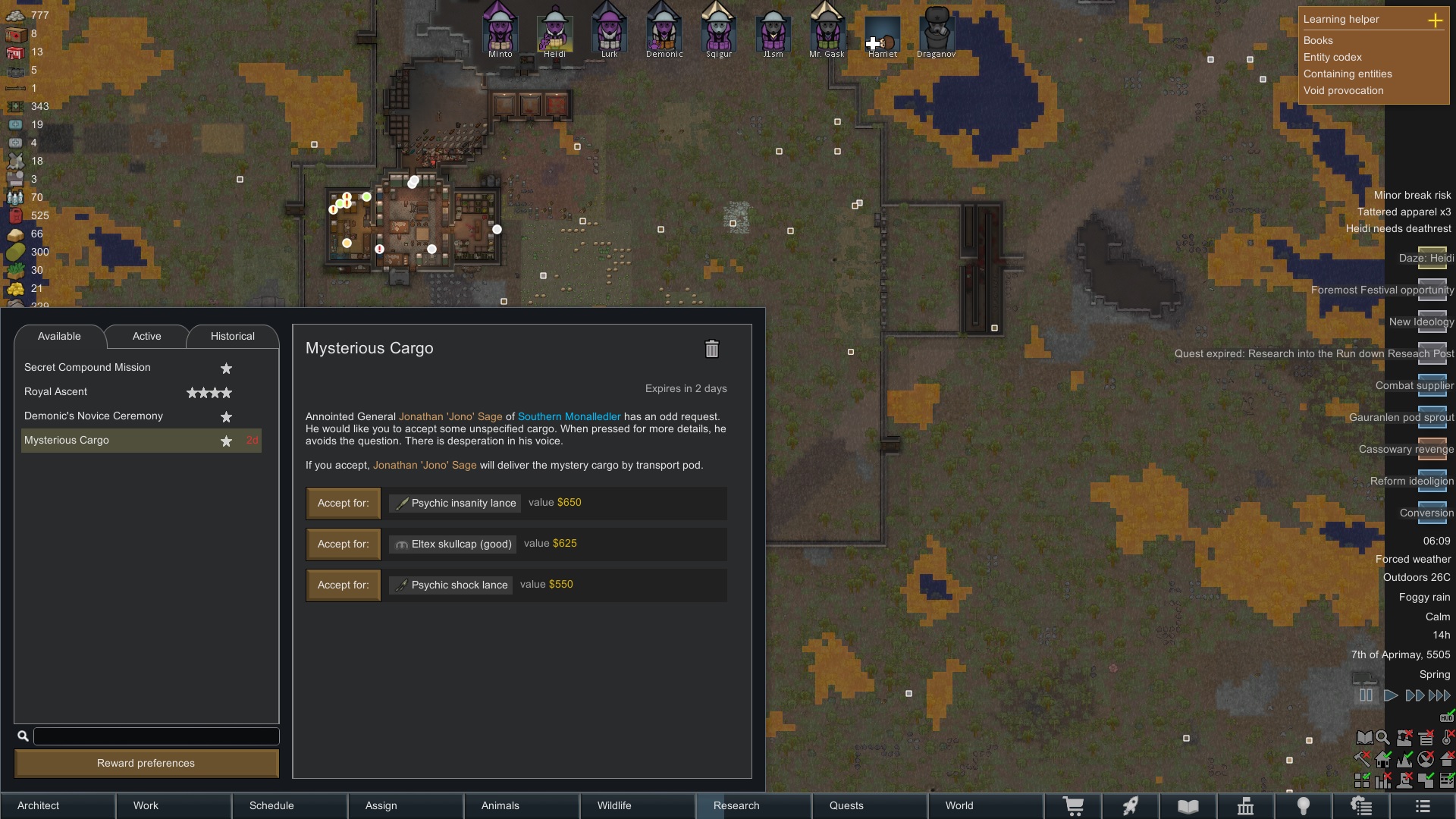Click the Southern Monalledler faction link
The width and height of the screenshot is (1456, 819).
coord(569,417)
